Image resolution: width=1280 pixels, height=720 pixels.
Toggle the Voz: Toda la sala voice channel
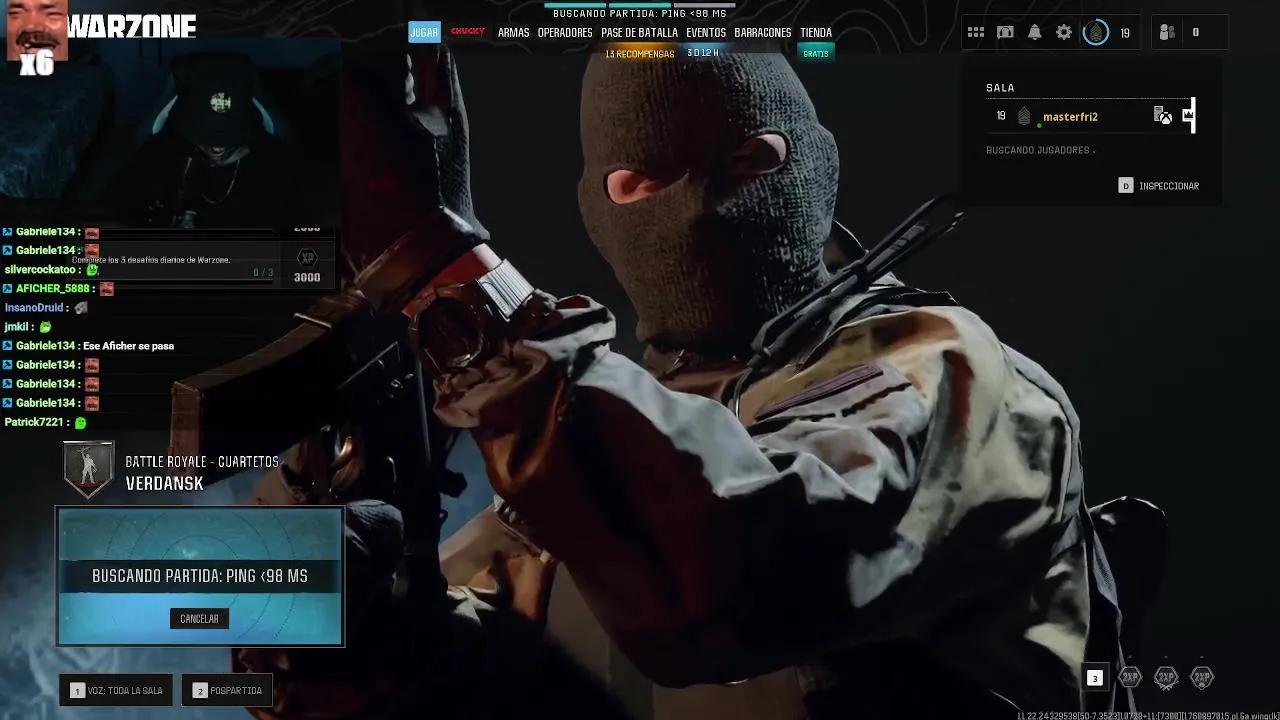(x=116, y=690)
